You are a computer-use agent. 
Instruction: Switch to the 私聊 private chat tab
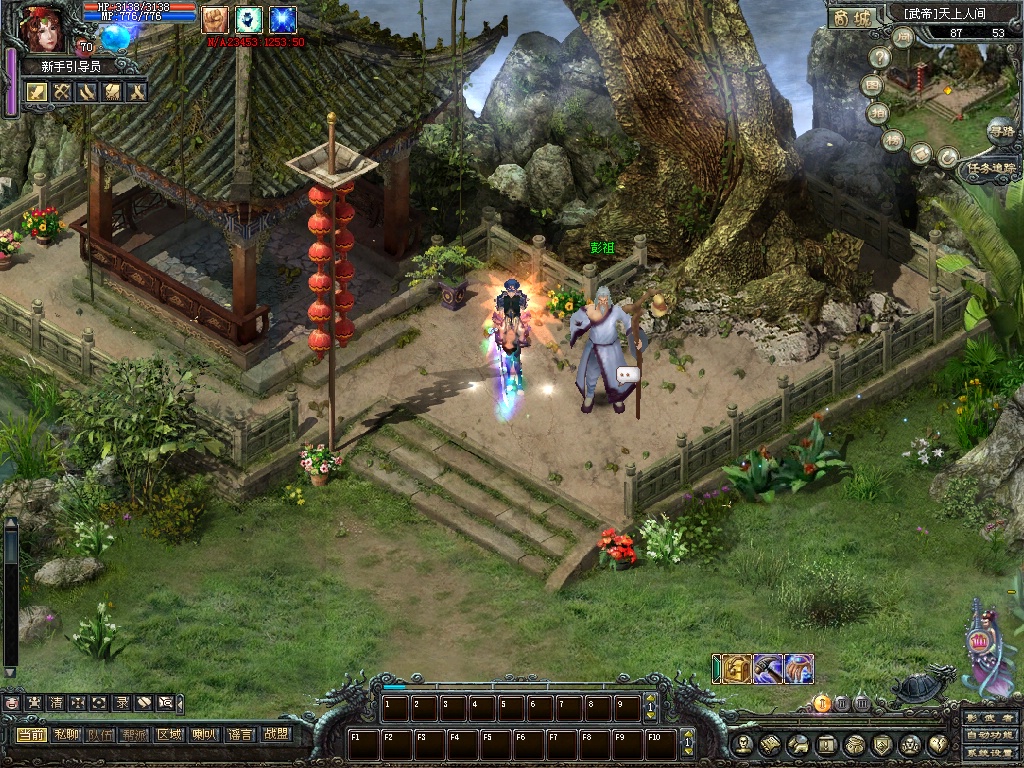(67, 734)
